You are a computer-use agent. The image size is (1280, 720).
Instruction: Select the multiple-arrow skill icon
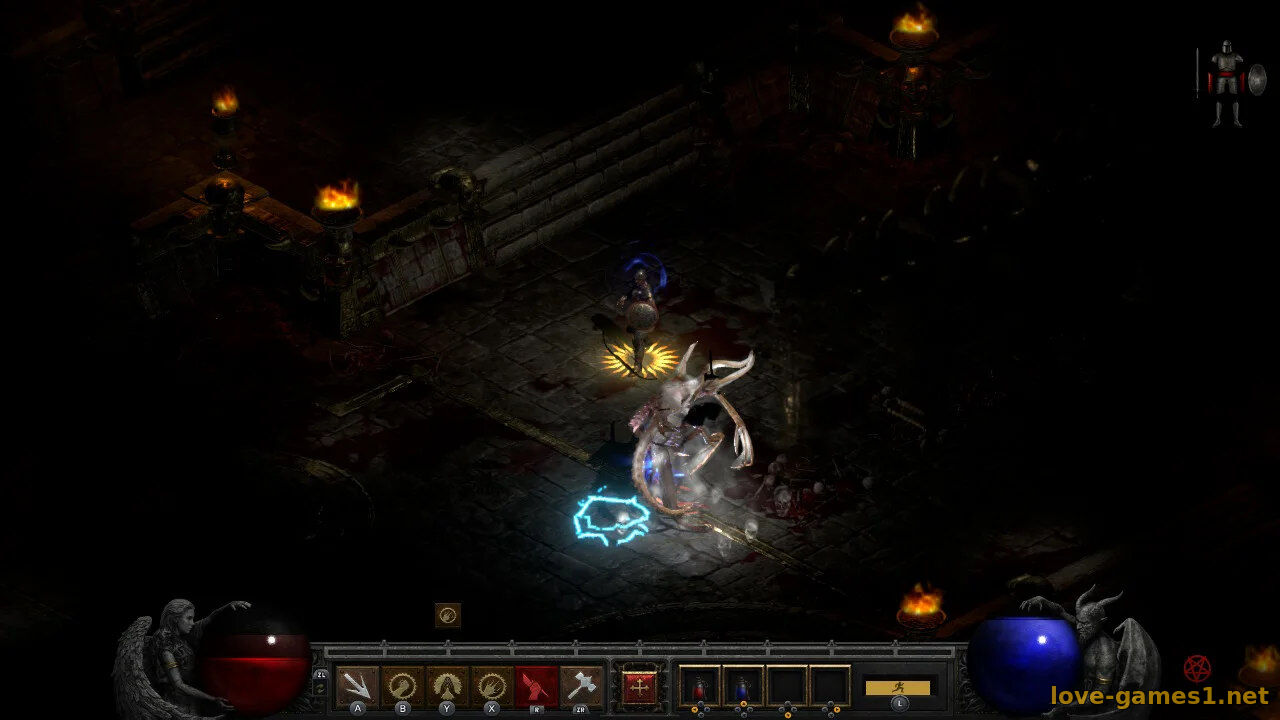[x=357, y=686]
